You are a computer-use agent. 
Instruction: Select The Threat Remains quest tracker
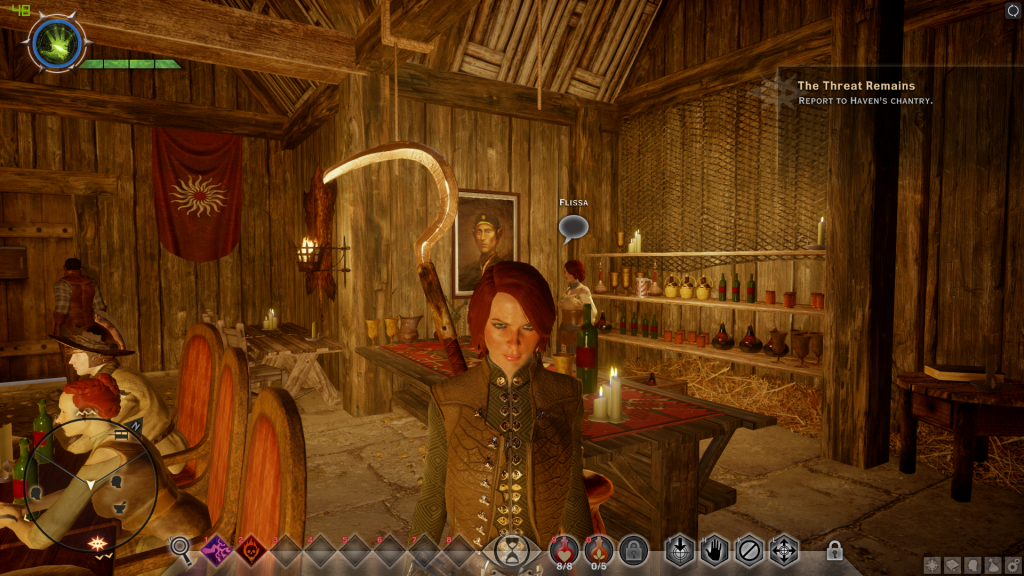click(x=855, y=86)
